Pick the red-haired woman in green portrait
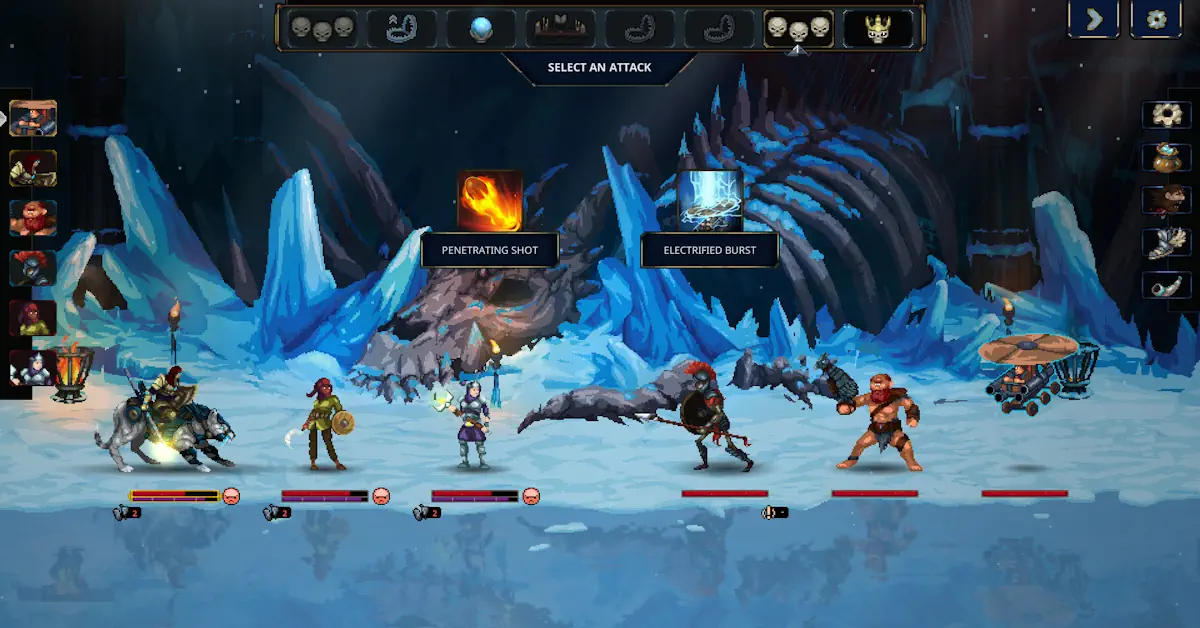The image size is (1200, 628). [x=33, y=318]
